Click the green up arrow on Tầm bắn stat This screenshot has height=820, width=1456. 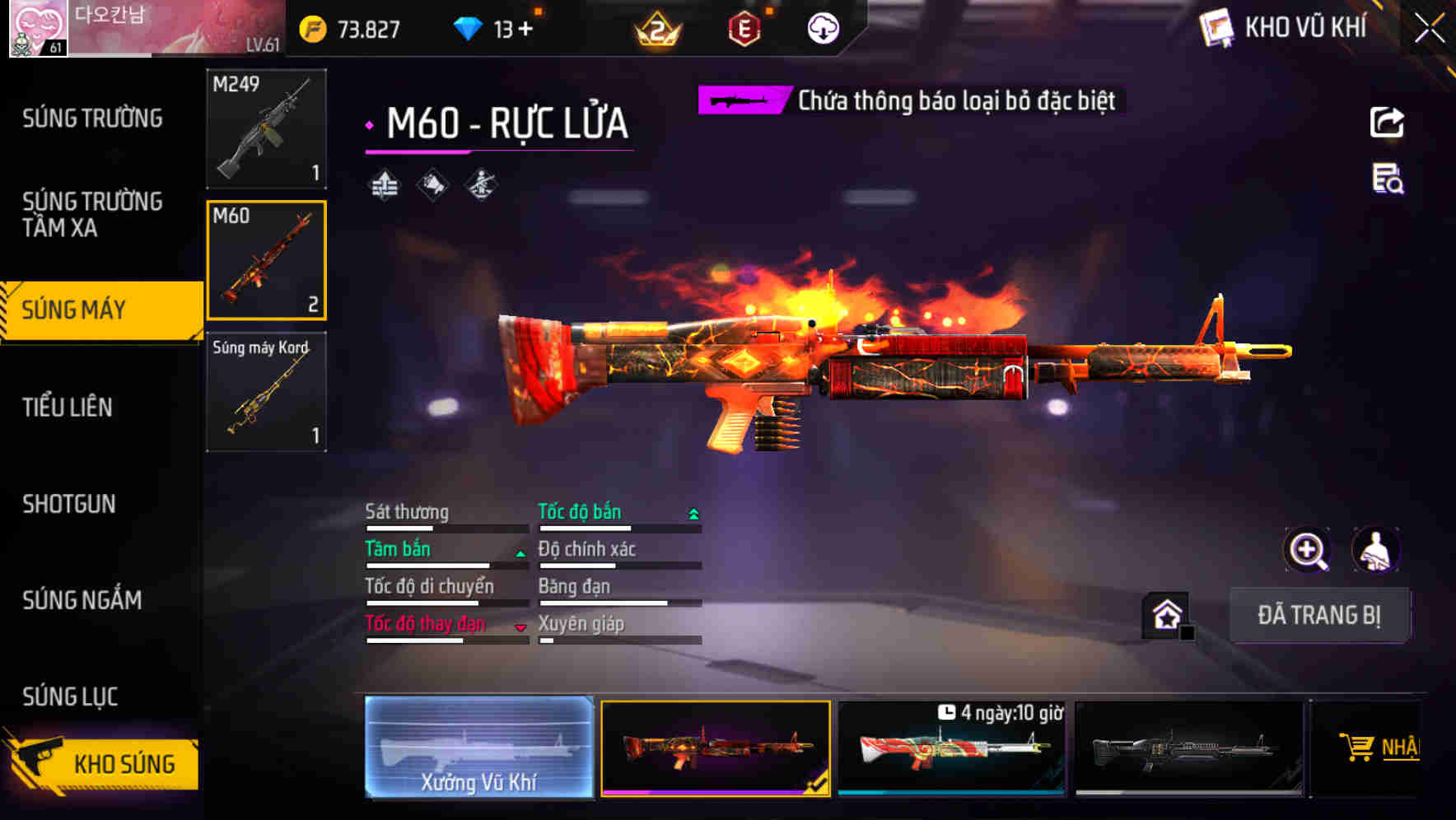(520, 553)
